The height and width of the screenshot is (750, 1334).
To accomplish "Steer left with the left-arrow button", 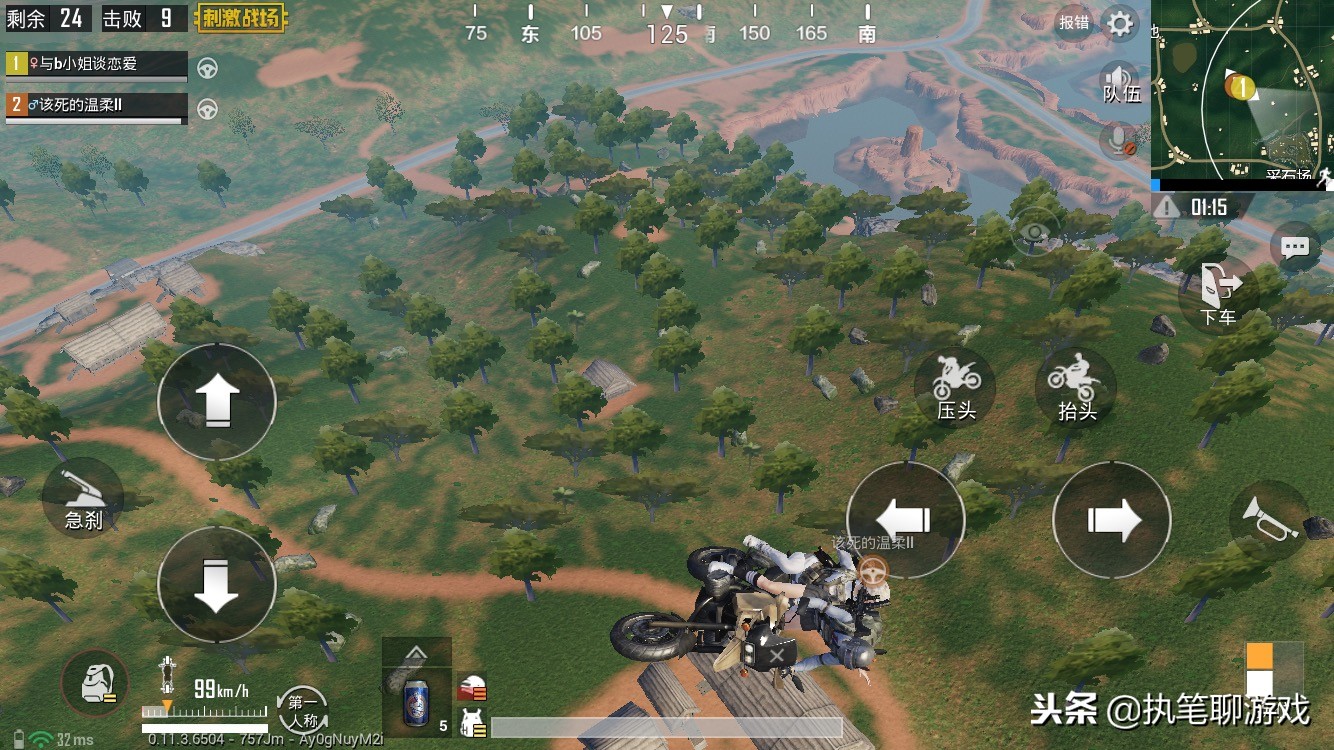I will pos(905,520).
